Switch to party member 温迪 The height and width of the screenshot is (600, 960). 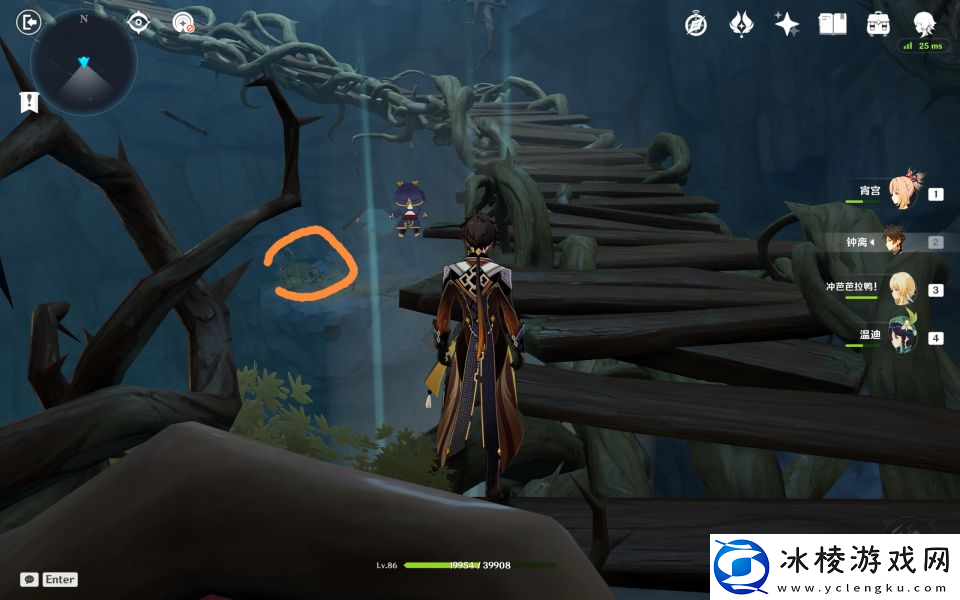pos(902,336)
